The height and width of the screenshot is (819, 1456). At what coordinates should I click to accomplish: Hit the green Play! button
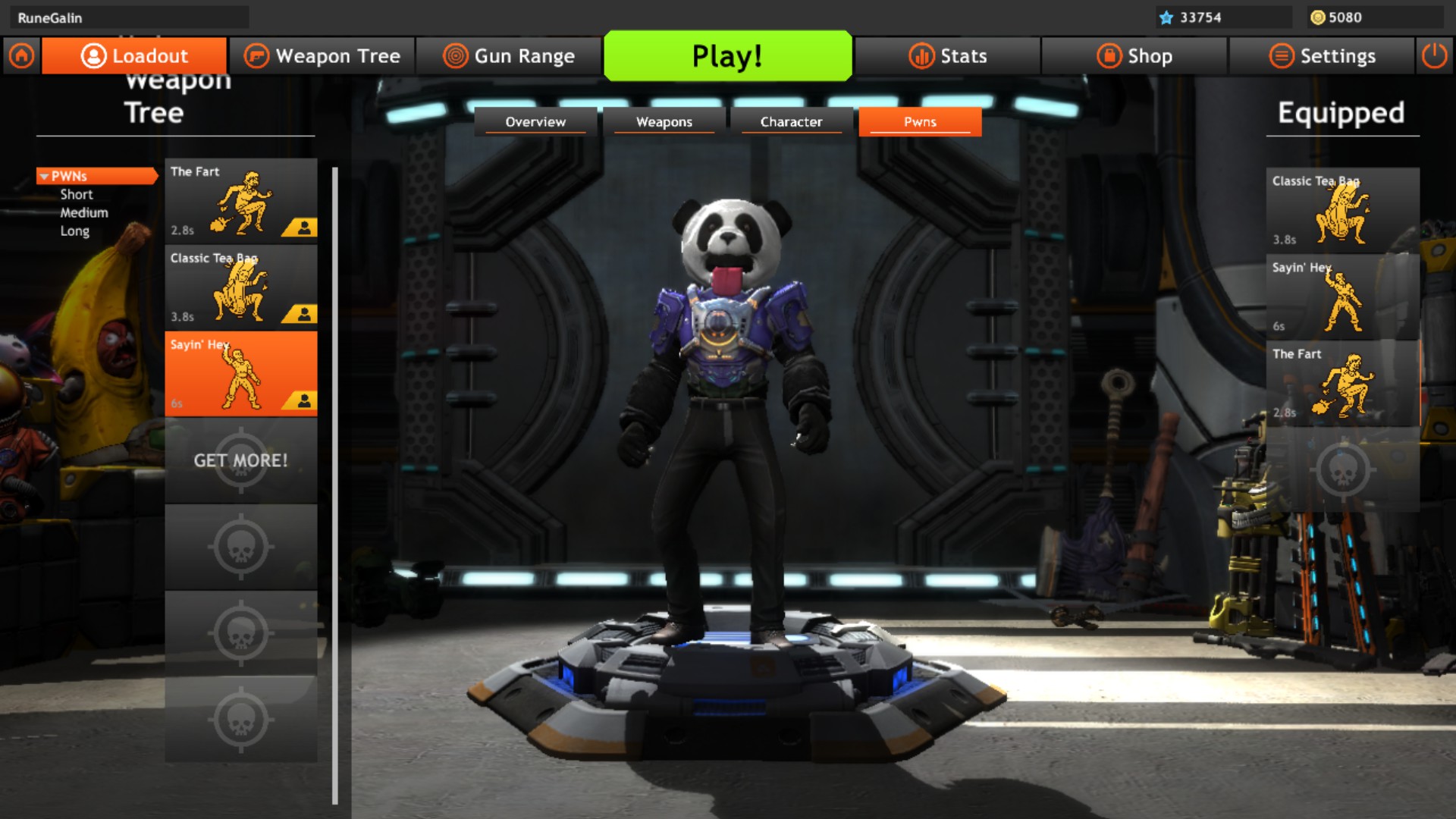pyautogui.click(x=727, y=56)
